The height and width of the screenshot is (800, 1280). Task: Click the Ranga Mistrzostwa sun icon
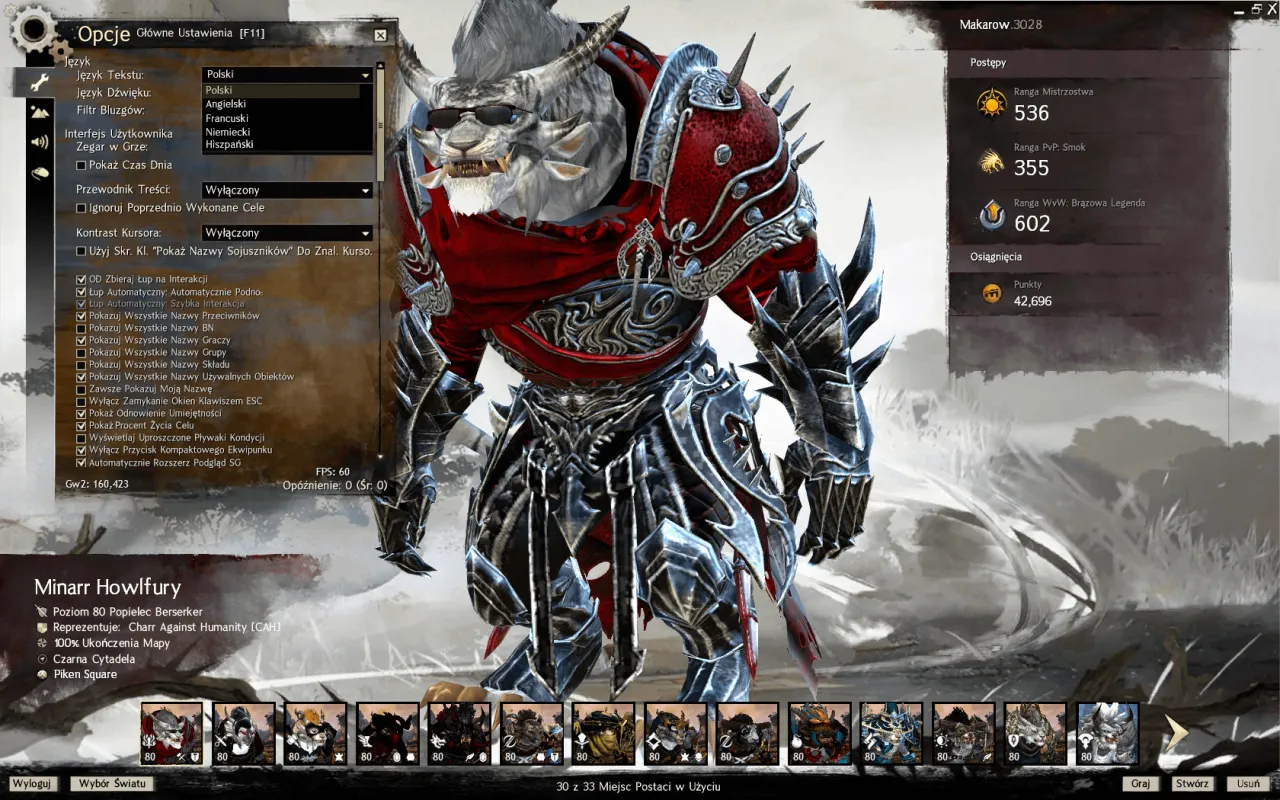coord(992,104)
